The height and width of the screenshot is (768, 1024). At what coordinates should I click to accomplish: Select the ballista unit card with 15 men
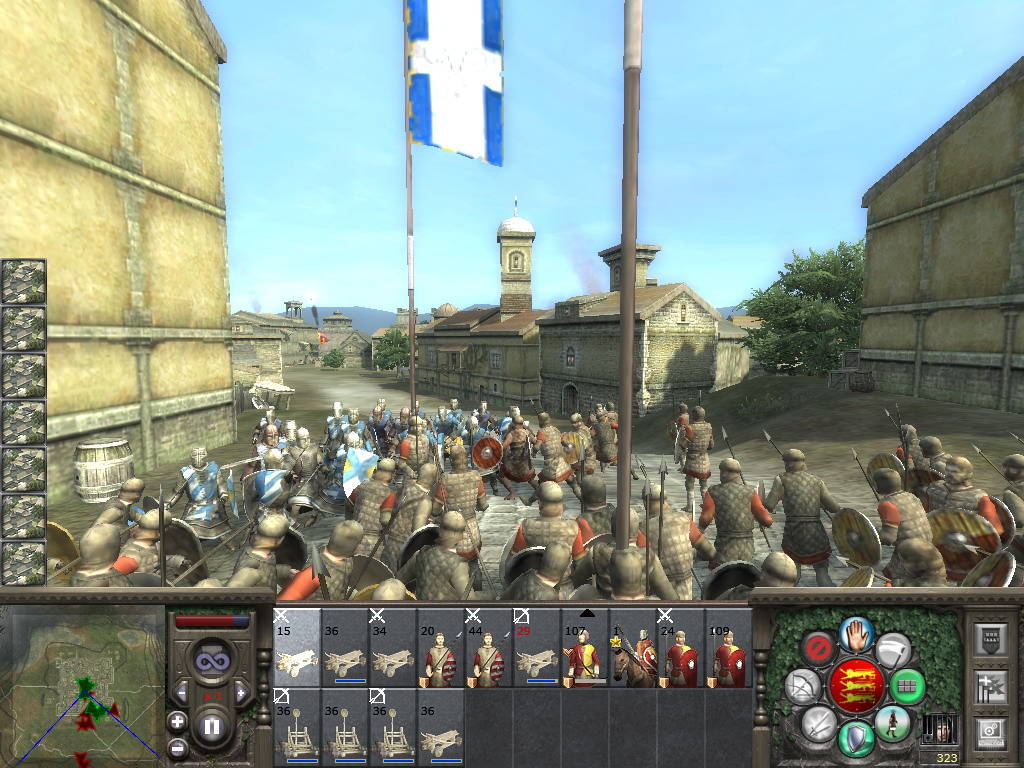pyautogui.click(x=296, y=648)
